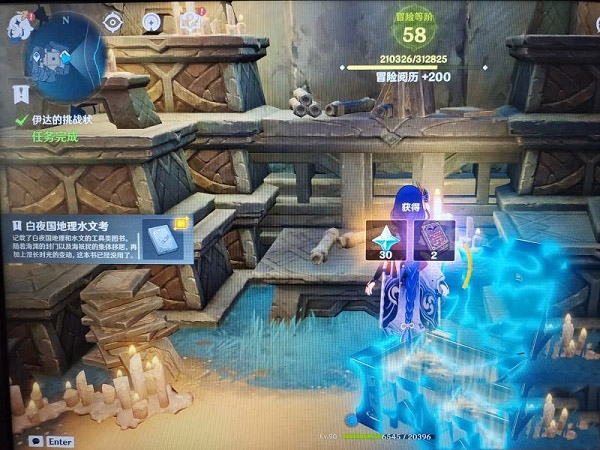The height and width of the screenshot is (450, 600).
Task: Open the events icon with red alert
Action: pyautogui.click(x=192, y=20)
